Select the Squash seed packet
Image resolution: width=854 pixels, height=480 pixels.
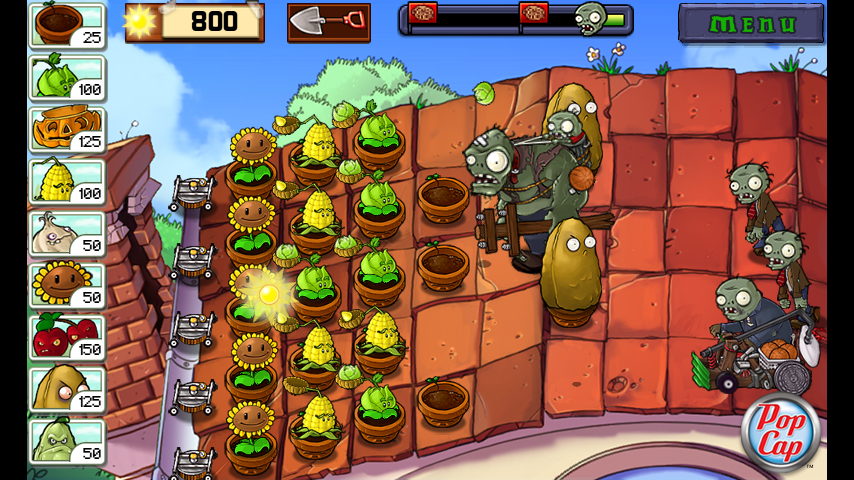coord(67,442)
